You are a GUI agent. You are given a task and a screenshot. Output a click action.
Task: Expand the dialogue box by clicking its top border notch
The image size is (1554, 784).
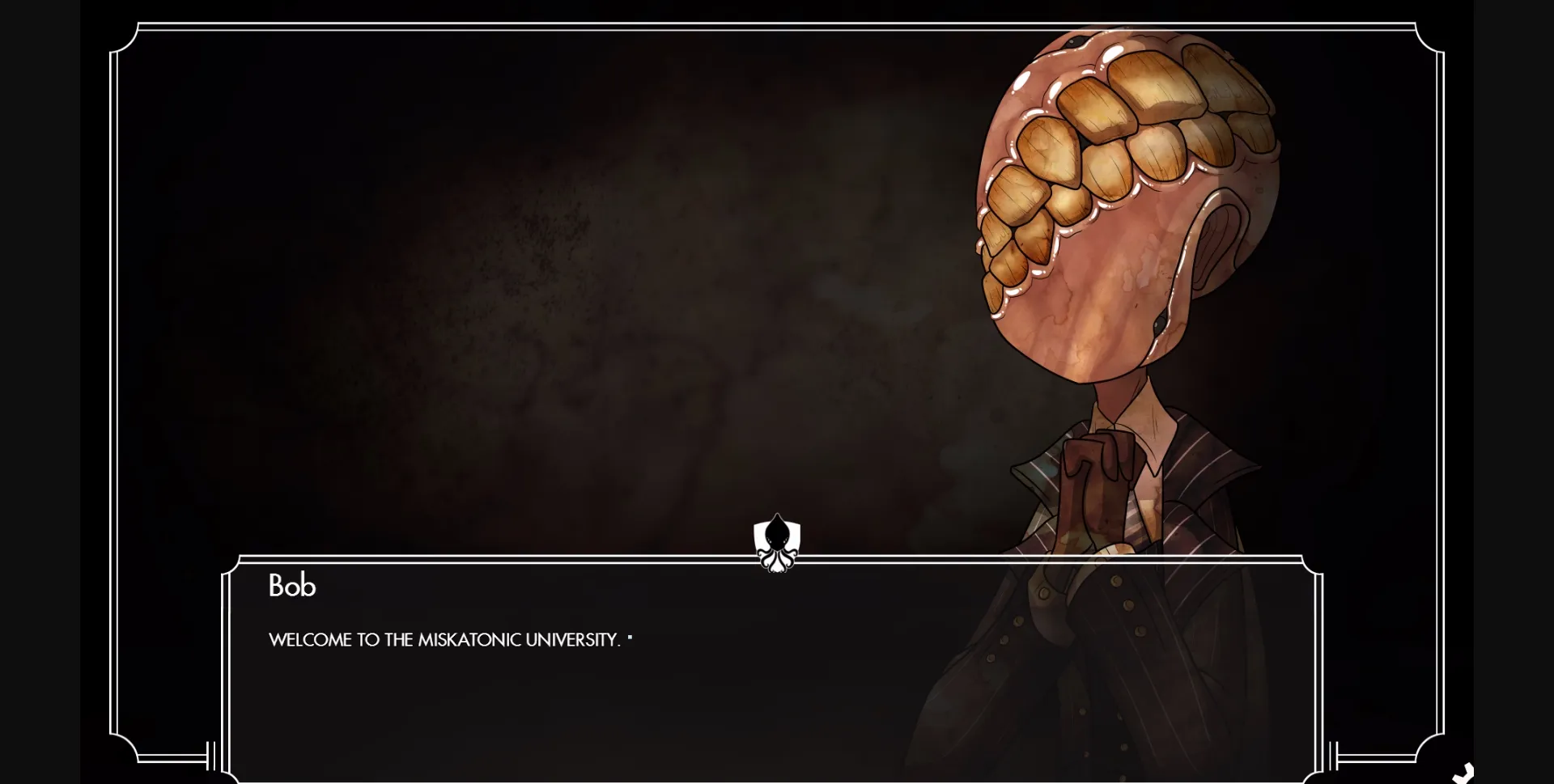[x=775, y=560]
